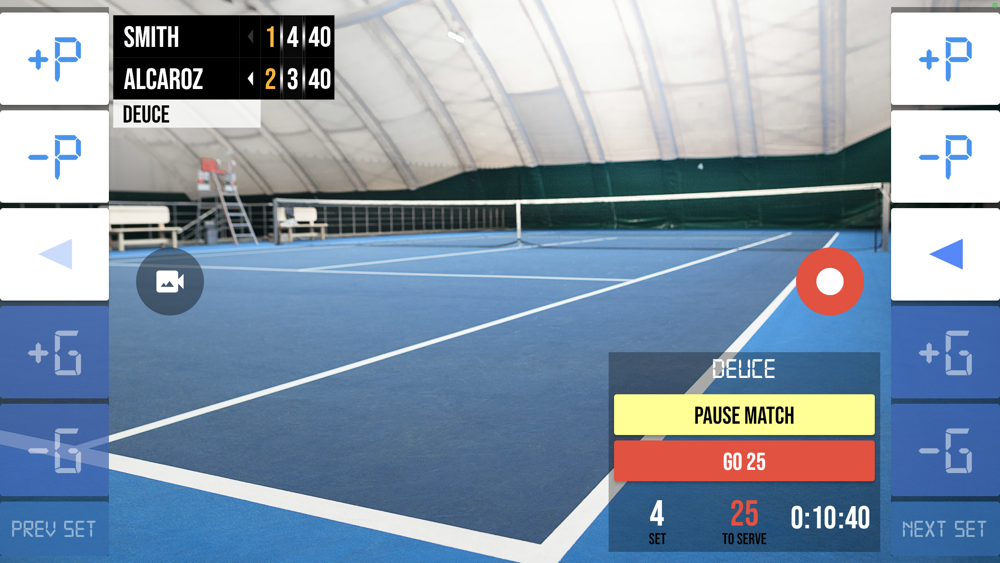Screen dimensions: 1000x563
Task: Go to NEXT SET
Action: 944,528
